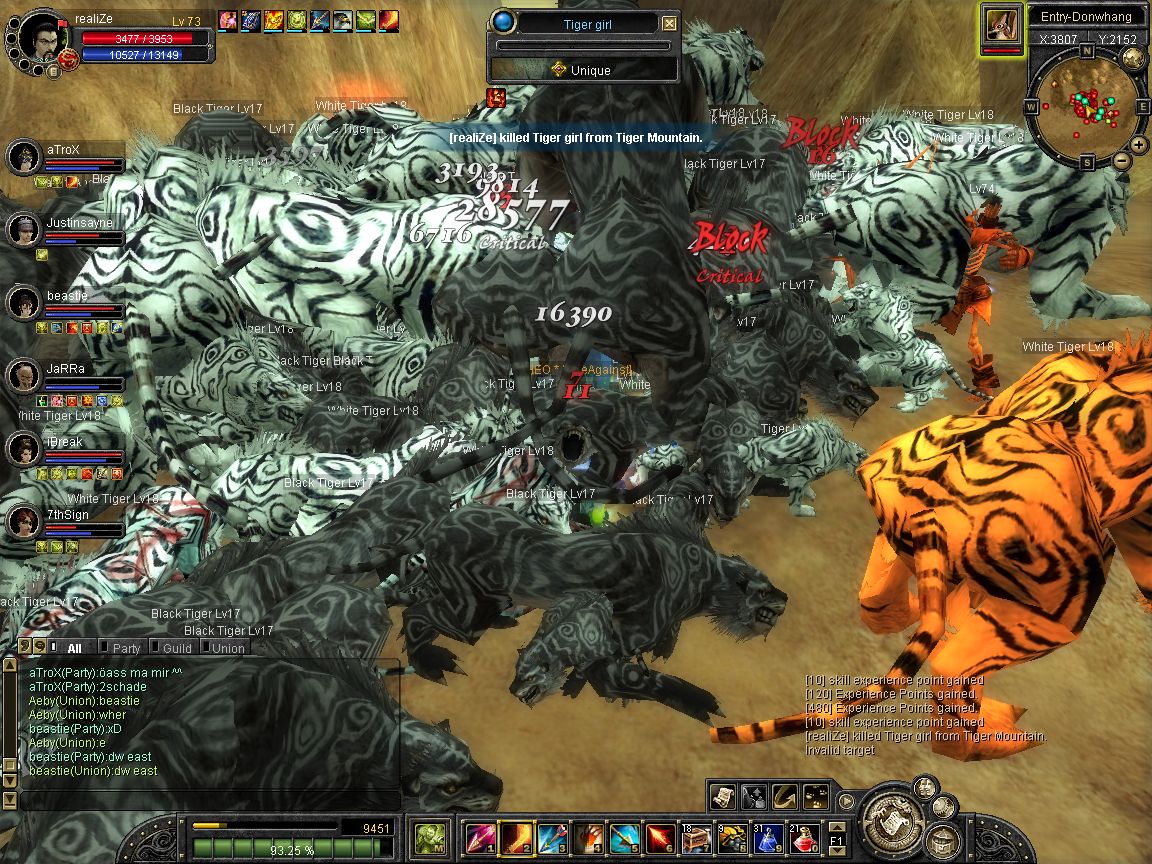Open the world map globe button
Screen dimensions: 1152x864
click(1133, 58)
